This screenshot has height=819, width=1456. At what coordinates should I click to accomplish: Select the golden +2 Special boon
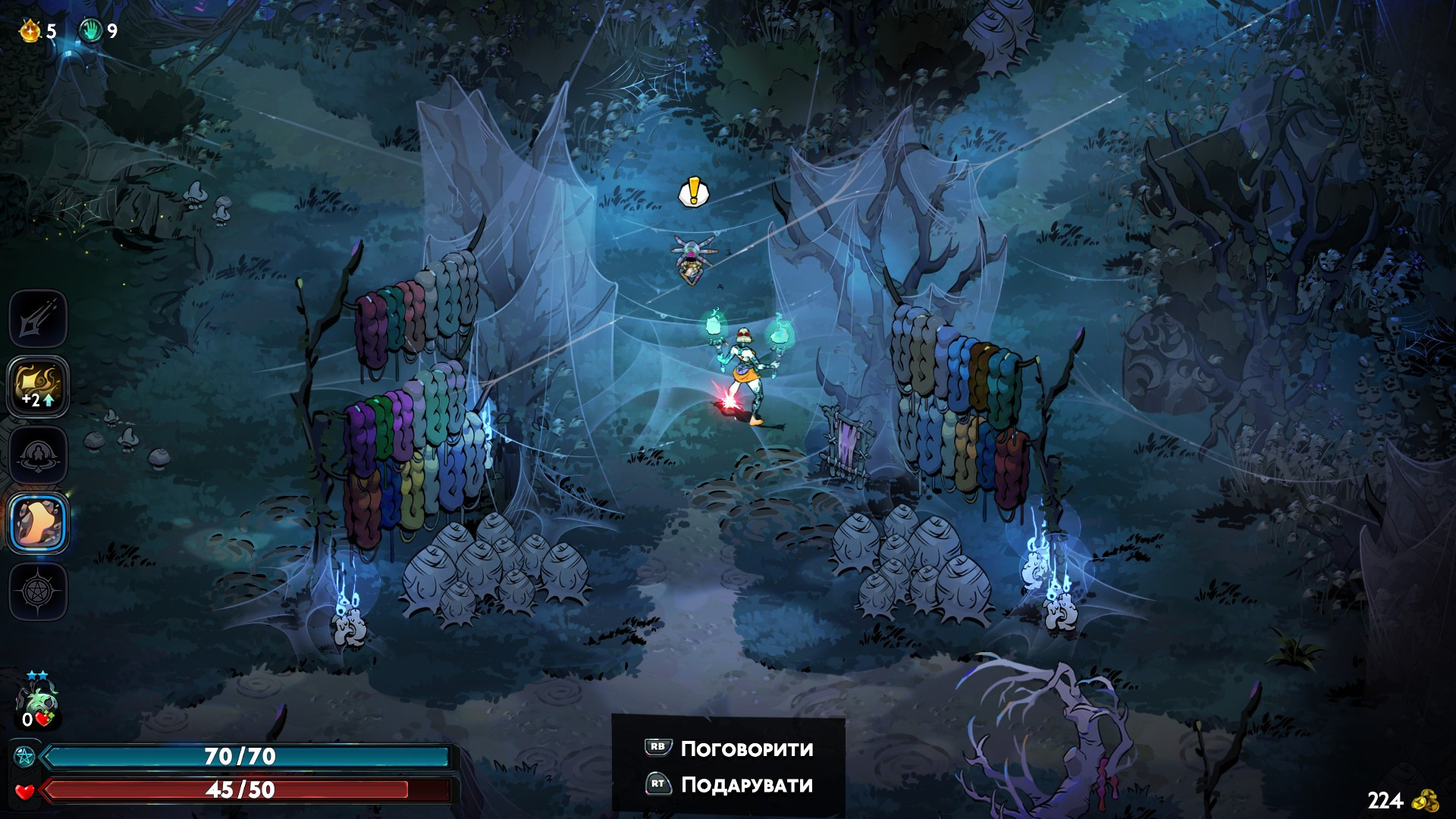point(38,386)
